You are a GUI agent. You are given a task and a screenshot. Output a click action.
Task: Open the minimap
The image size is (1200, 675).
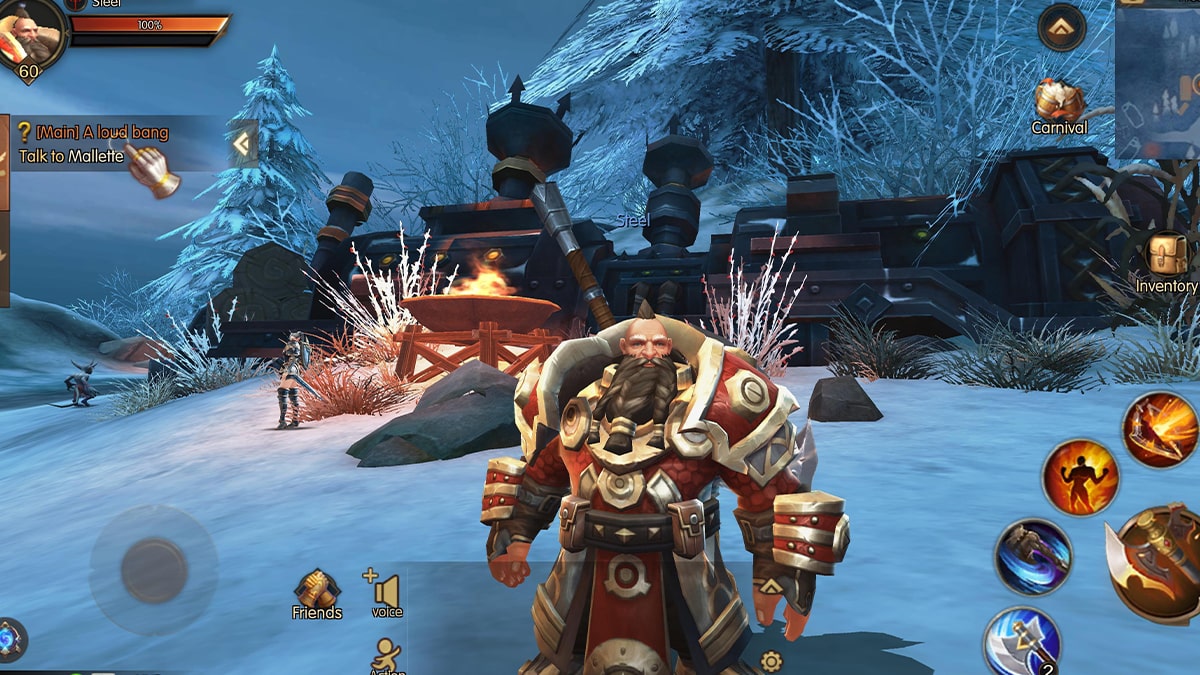click(1158, 80)
